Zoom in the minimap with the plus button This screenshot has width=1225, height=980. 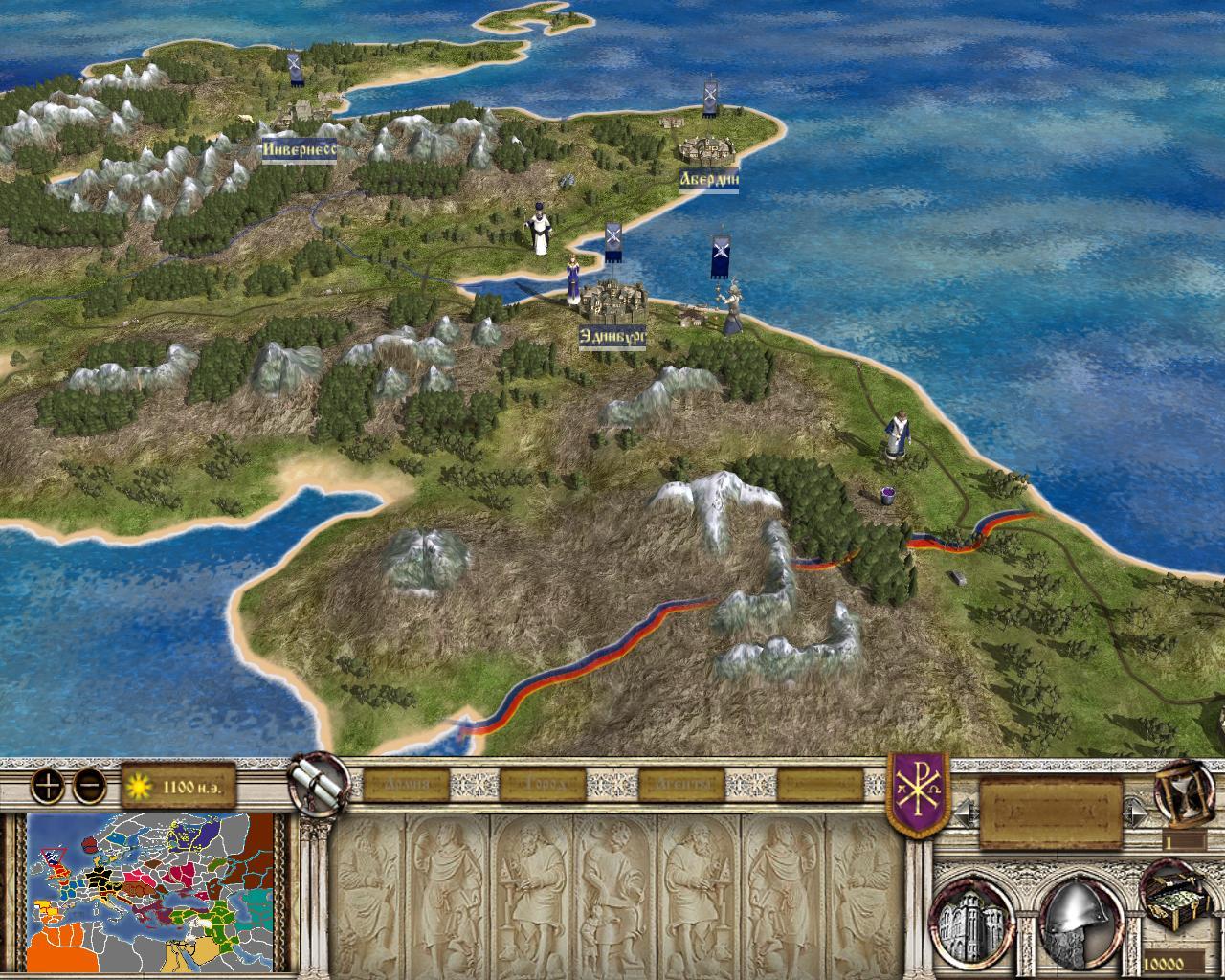46,787
